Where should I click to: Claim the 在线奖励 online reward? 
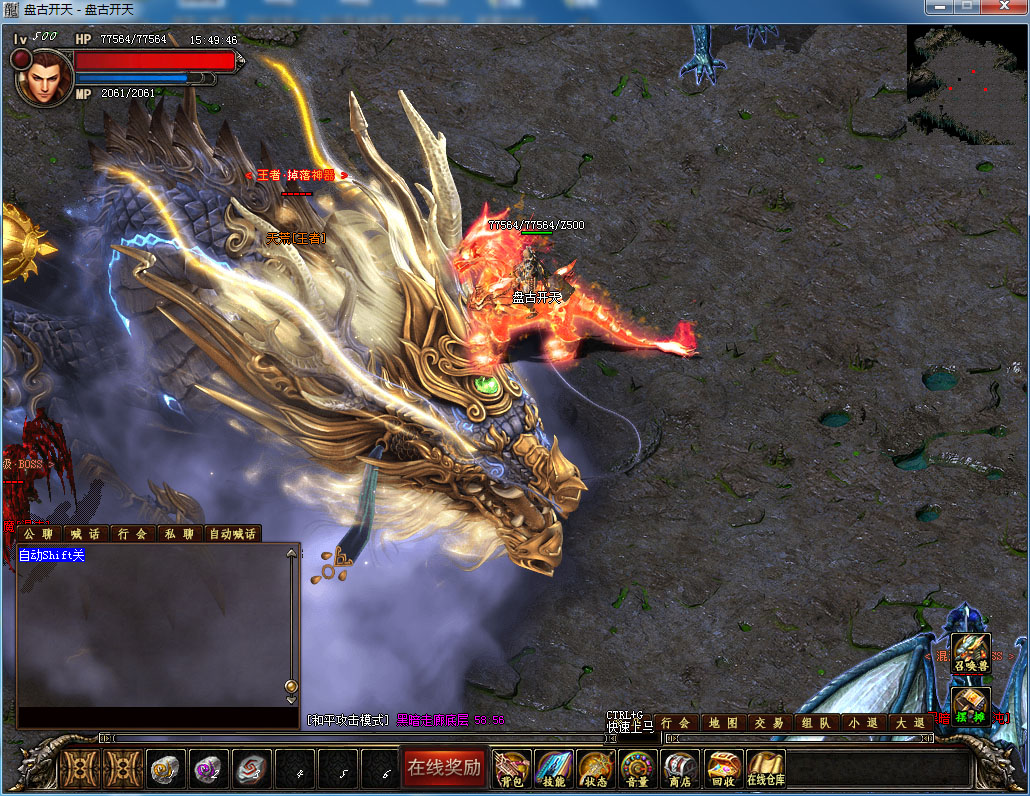[444, 768]
